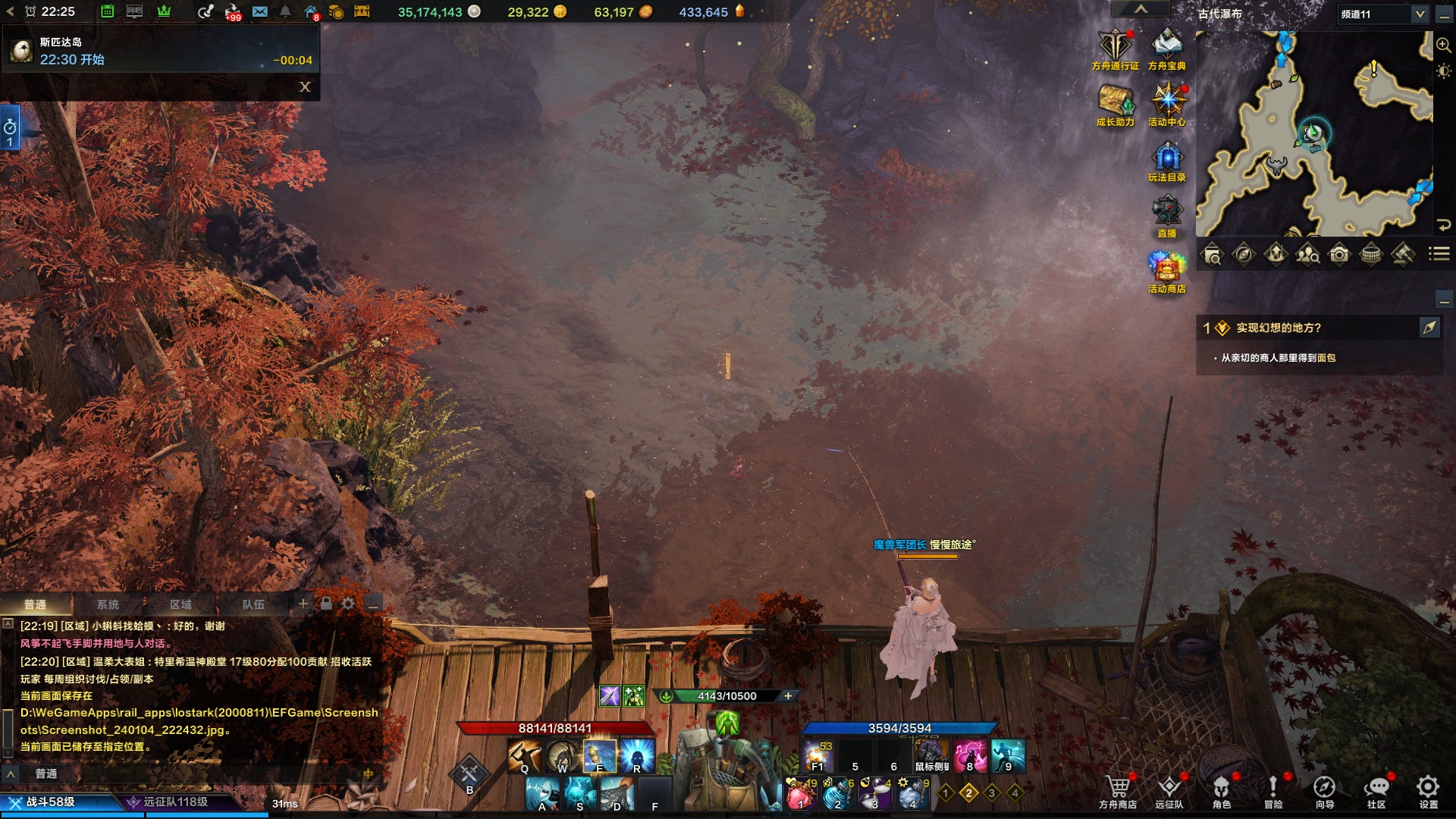The height and width of the screenshot is (819, 1456).
Task: Switch to the 系统 chat tab
Action: coord(108,604)
